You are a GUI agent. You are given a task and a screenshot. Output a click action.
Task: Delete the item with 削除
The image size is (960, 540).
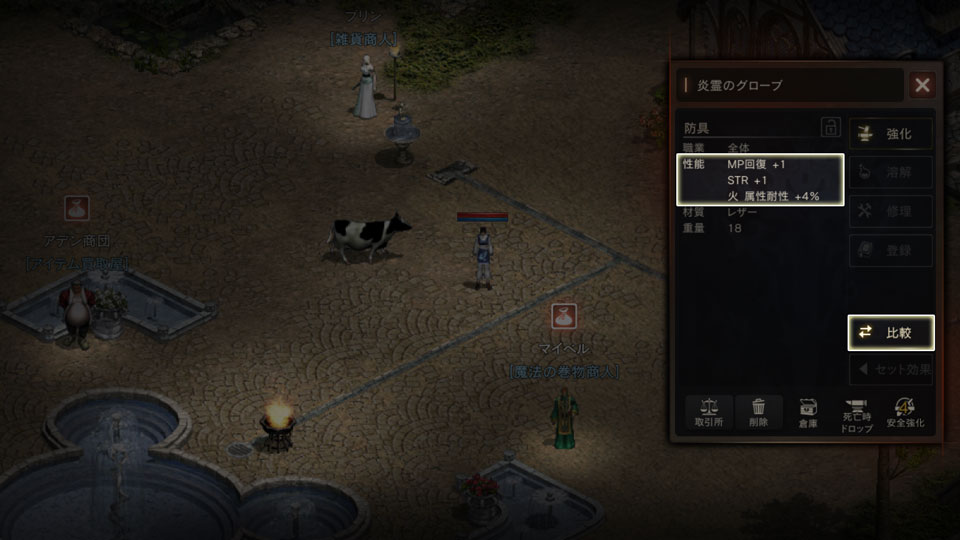(x=759, y=413)
